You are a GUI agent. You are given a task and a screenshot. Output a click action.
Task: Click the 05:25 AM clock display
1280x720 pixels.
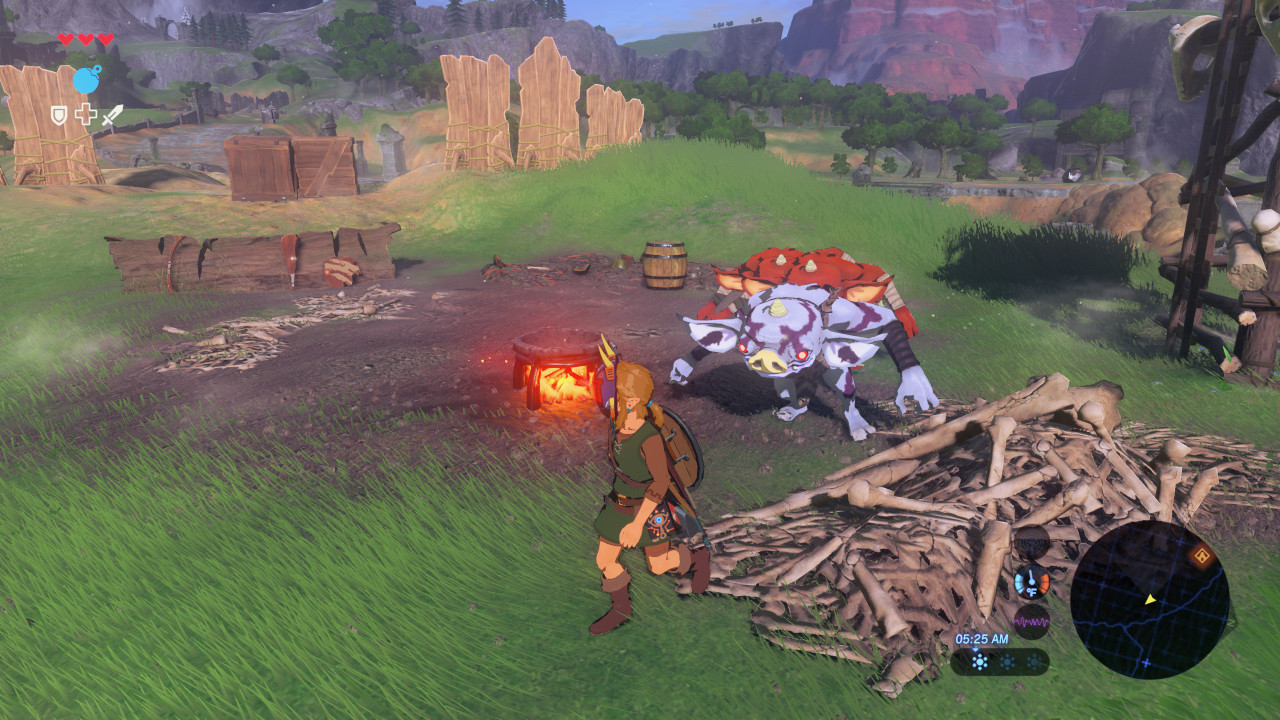(x=983, y=637)
